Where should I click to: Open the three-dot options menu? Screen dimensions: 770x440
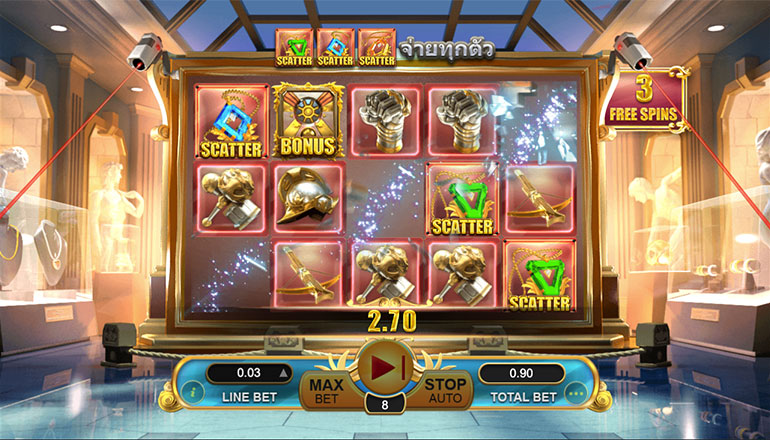(x=575, y=392)
